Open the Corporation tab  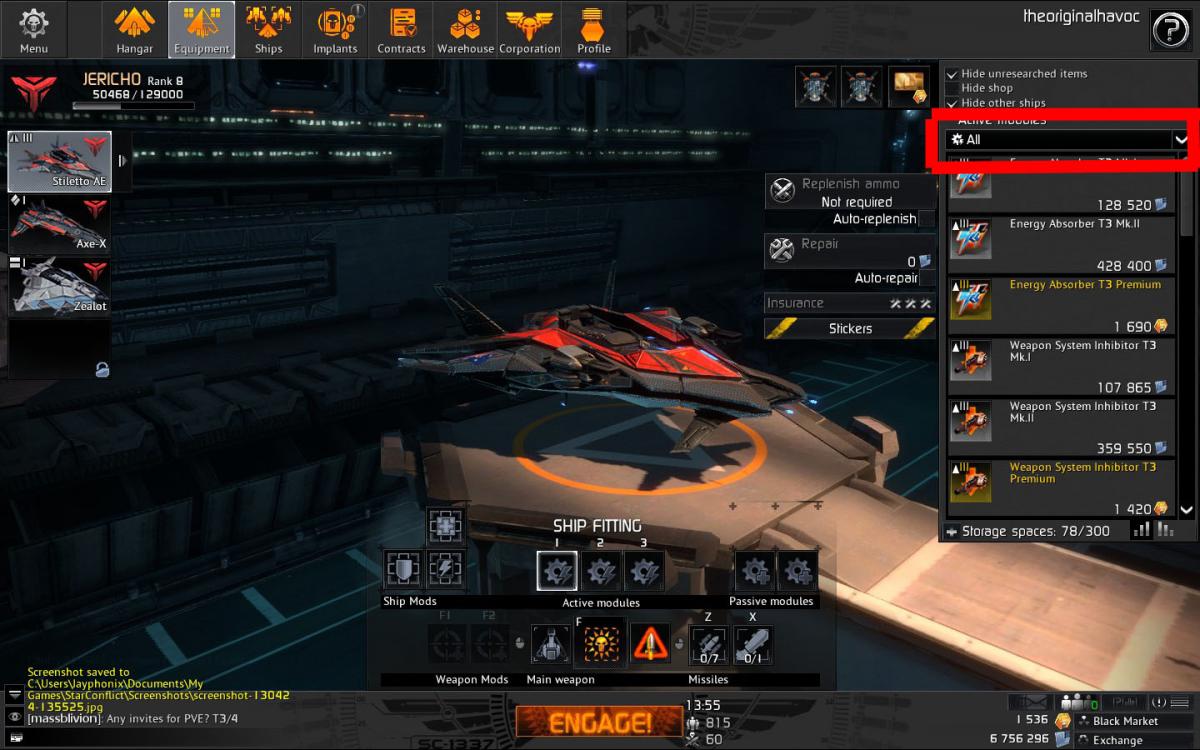coord(530,30)
